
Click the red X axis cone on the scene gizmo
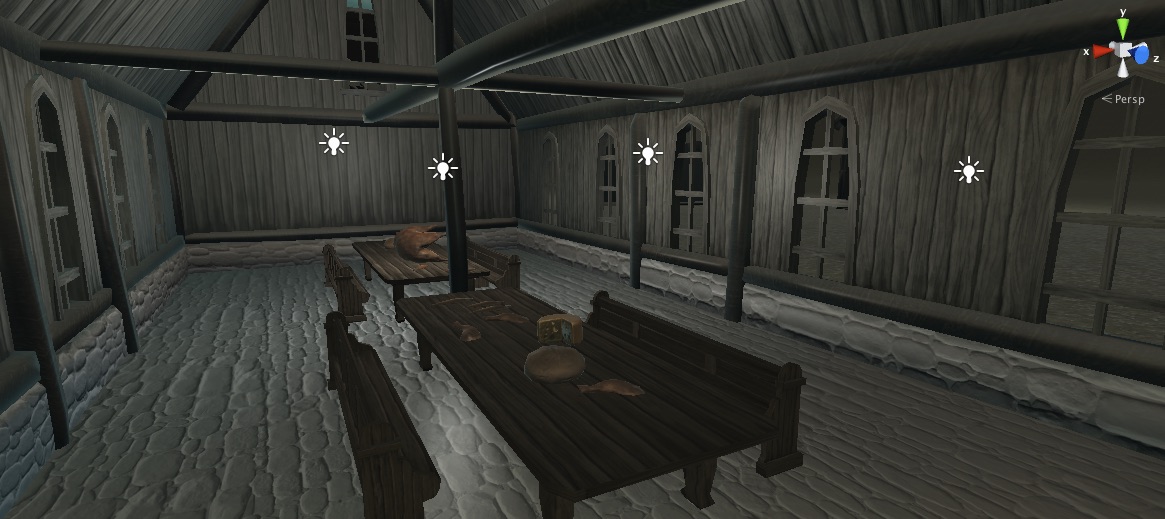[x=1102, y=50]
